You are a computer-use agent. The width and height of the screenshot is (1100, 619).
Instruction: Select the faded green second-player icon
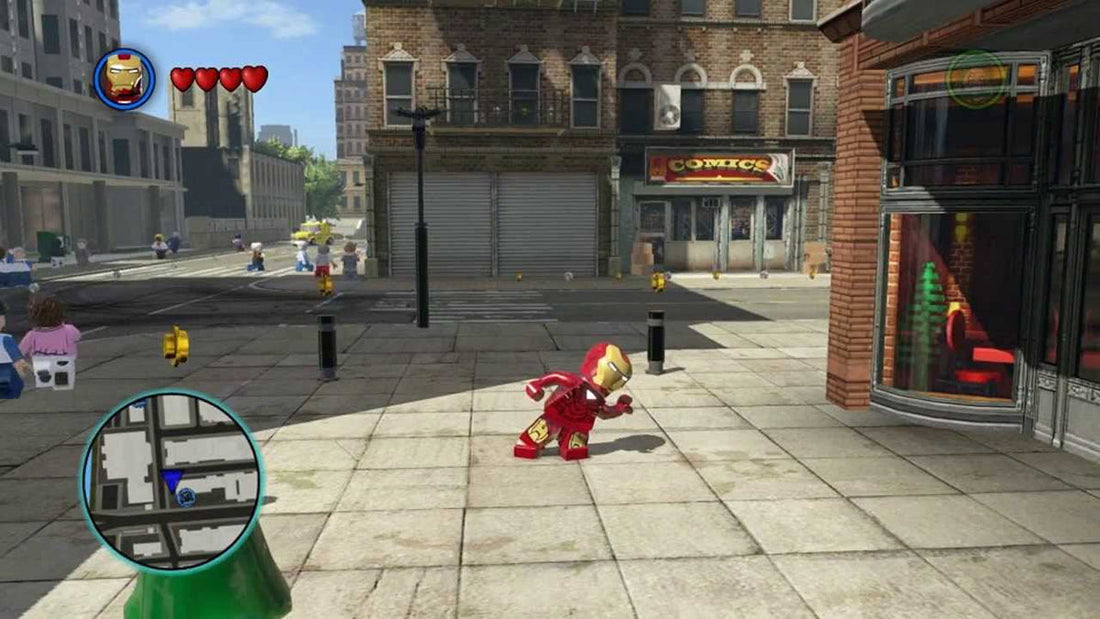click(x=975, y=79)
